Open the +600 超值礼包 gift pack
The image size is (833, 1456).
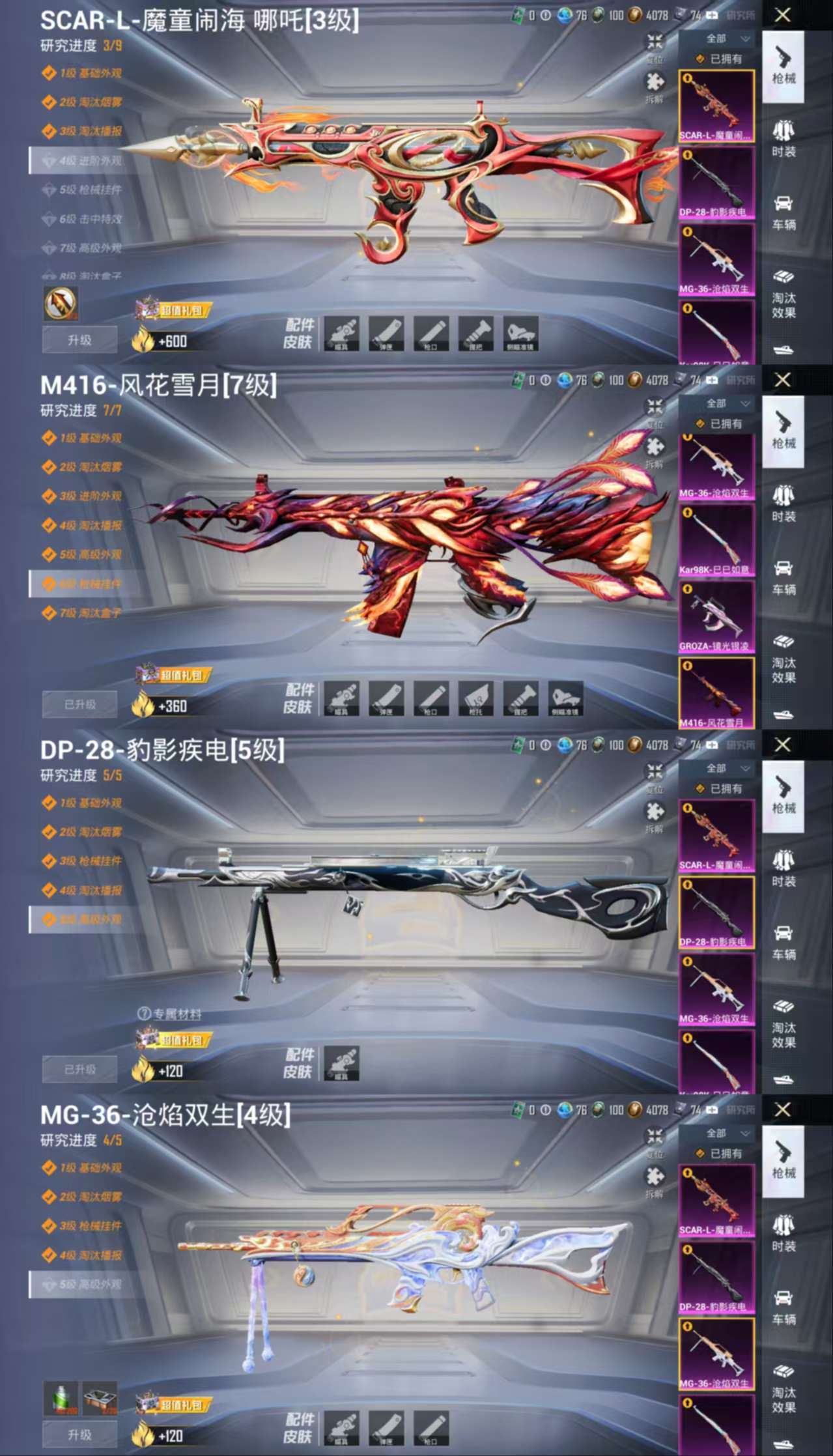click(173, 311)
